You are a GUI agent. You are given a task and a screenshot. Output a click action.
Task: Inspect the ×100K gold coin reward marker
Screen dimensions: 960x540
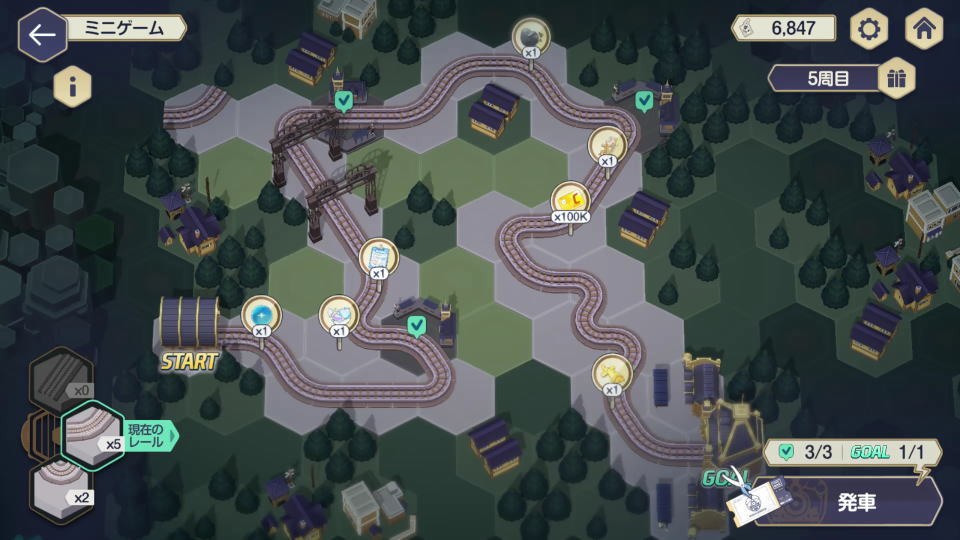[570, 198]
